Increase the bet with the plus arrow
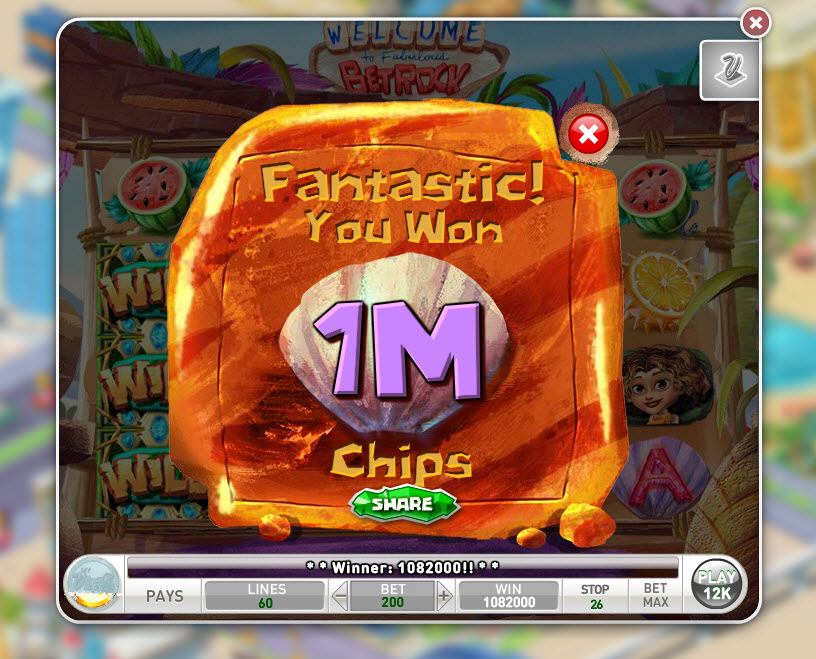The height and width of the screenshot is (659, 816). 444,597
